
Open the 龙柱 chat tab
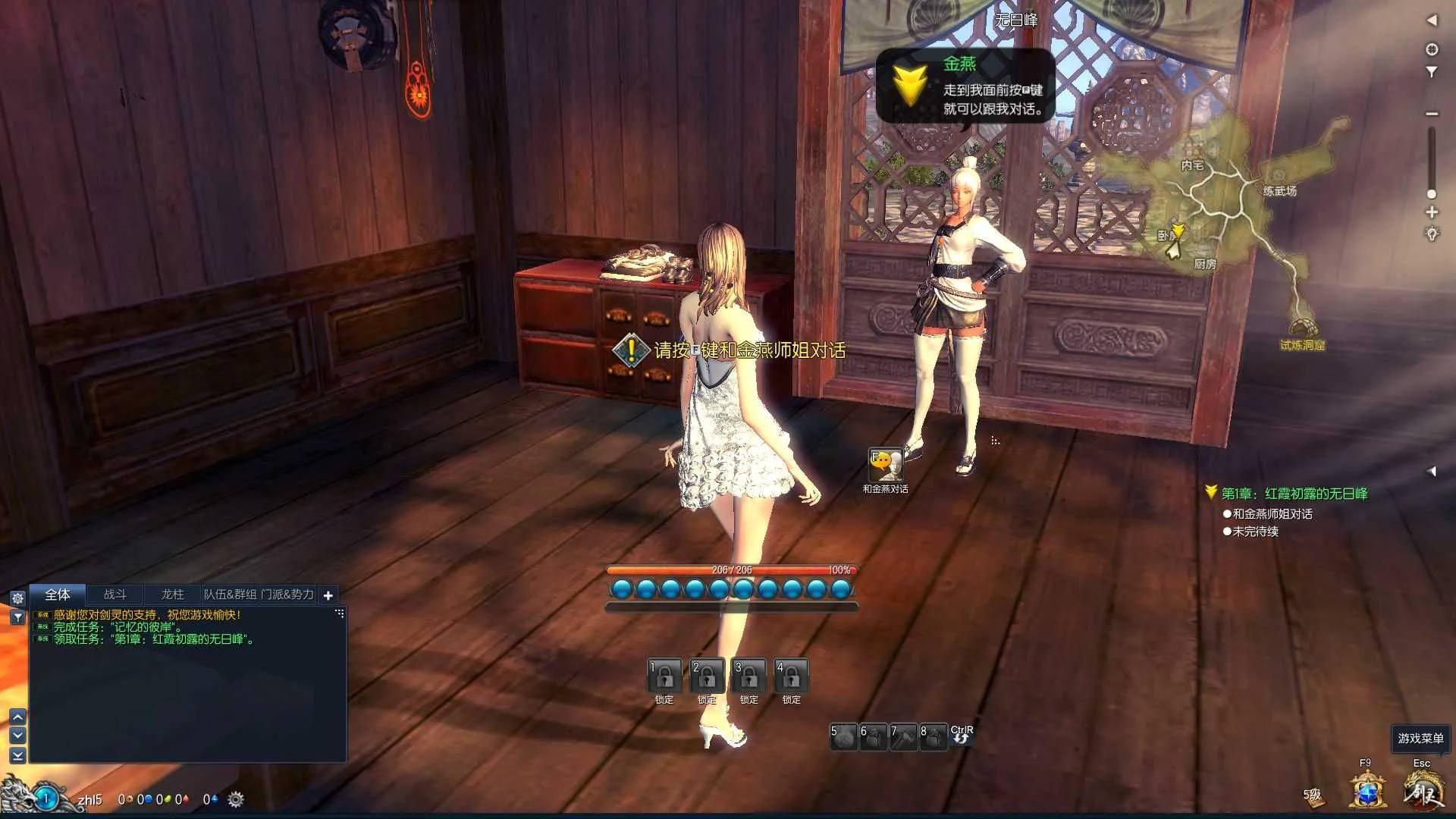coord(173,595)
